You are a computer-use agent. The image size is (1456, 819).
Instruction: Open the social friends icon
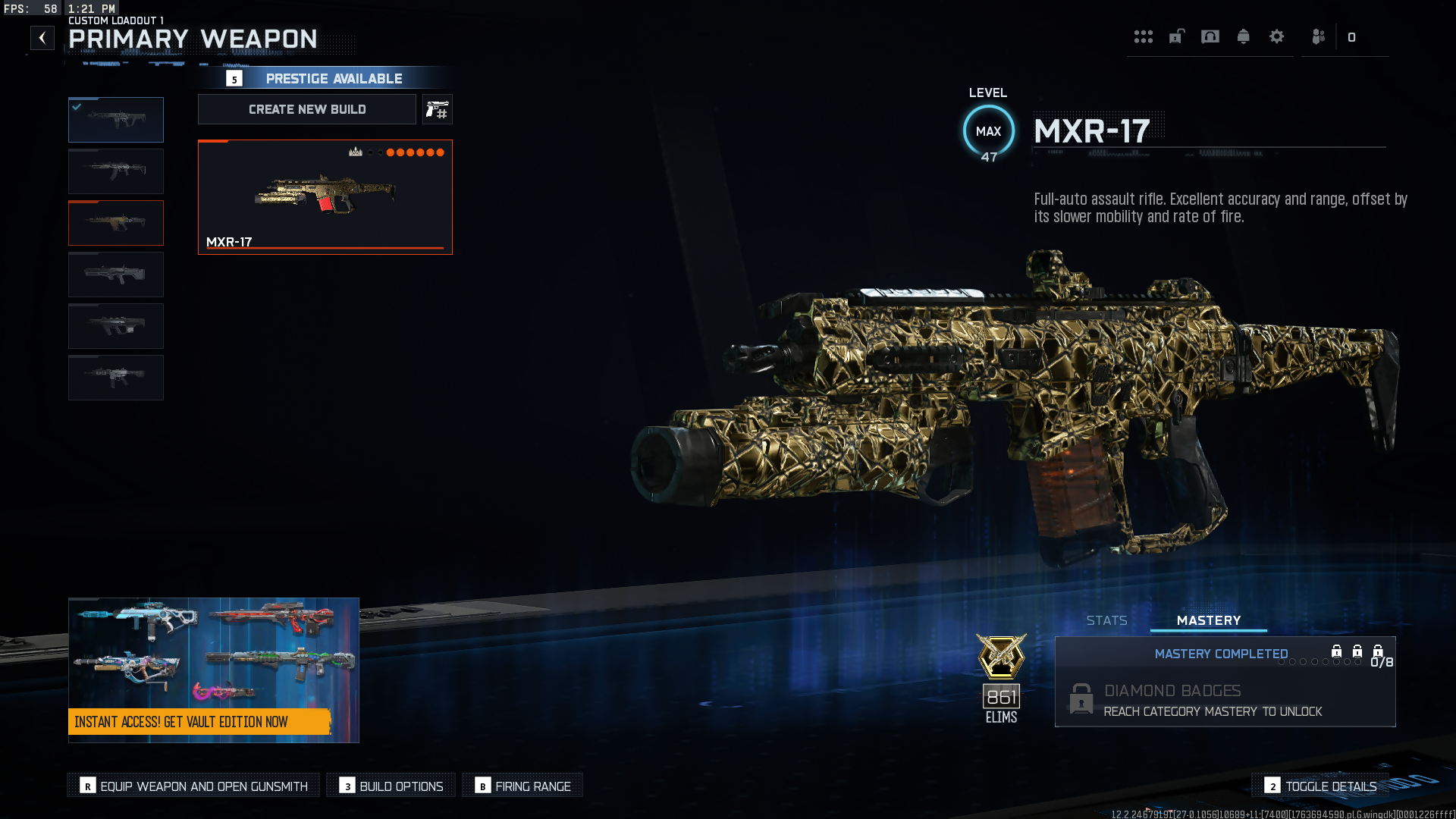coord(1319,36)
